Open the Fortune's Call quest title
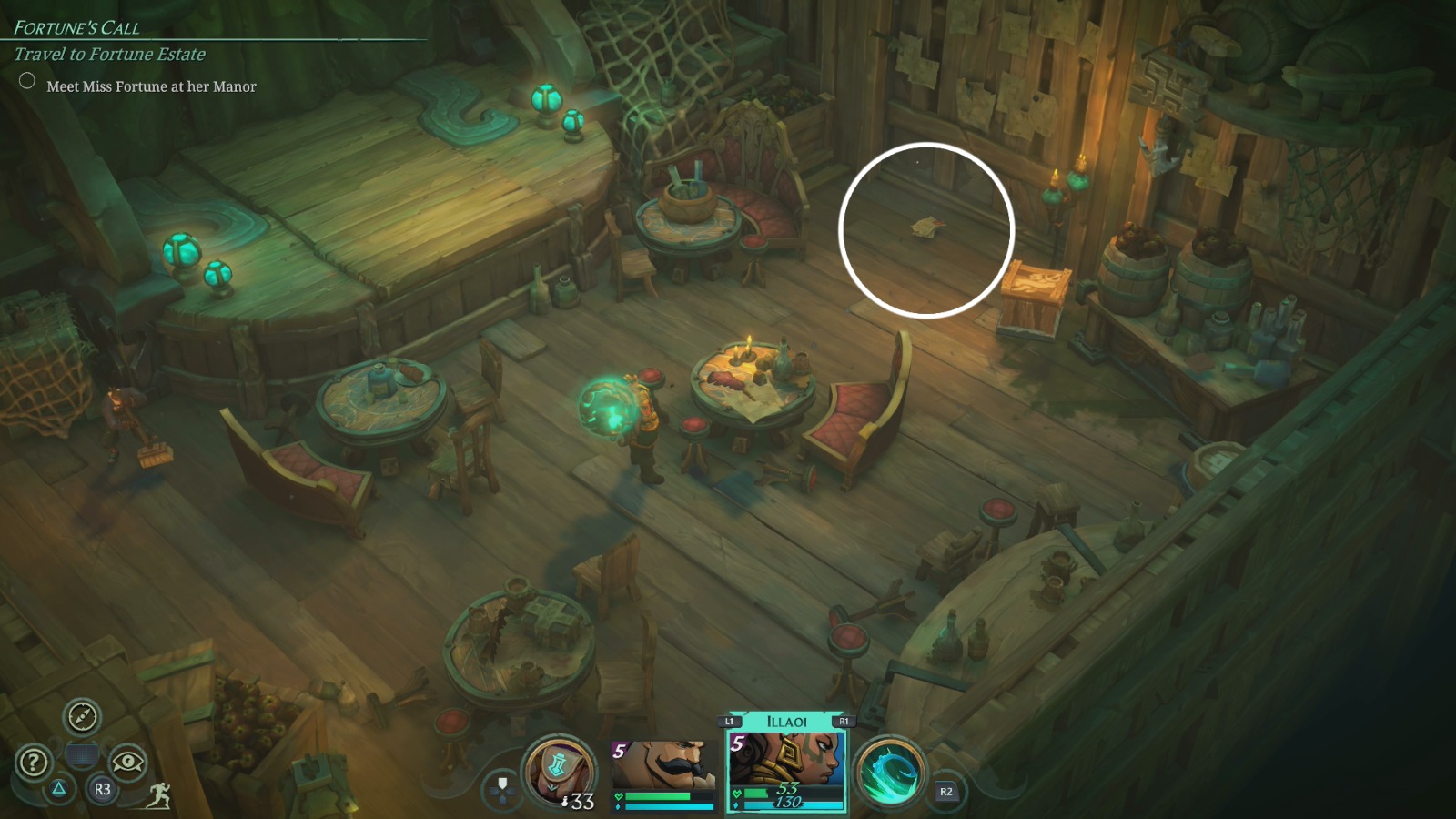The width and height of the screenshot is (1456, 819). [x=78, y=27]
